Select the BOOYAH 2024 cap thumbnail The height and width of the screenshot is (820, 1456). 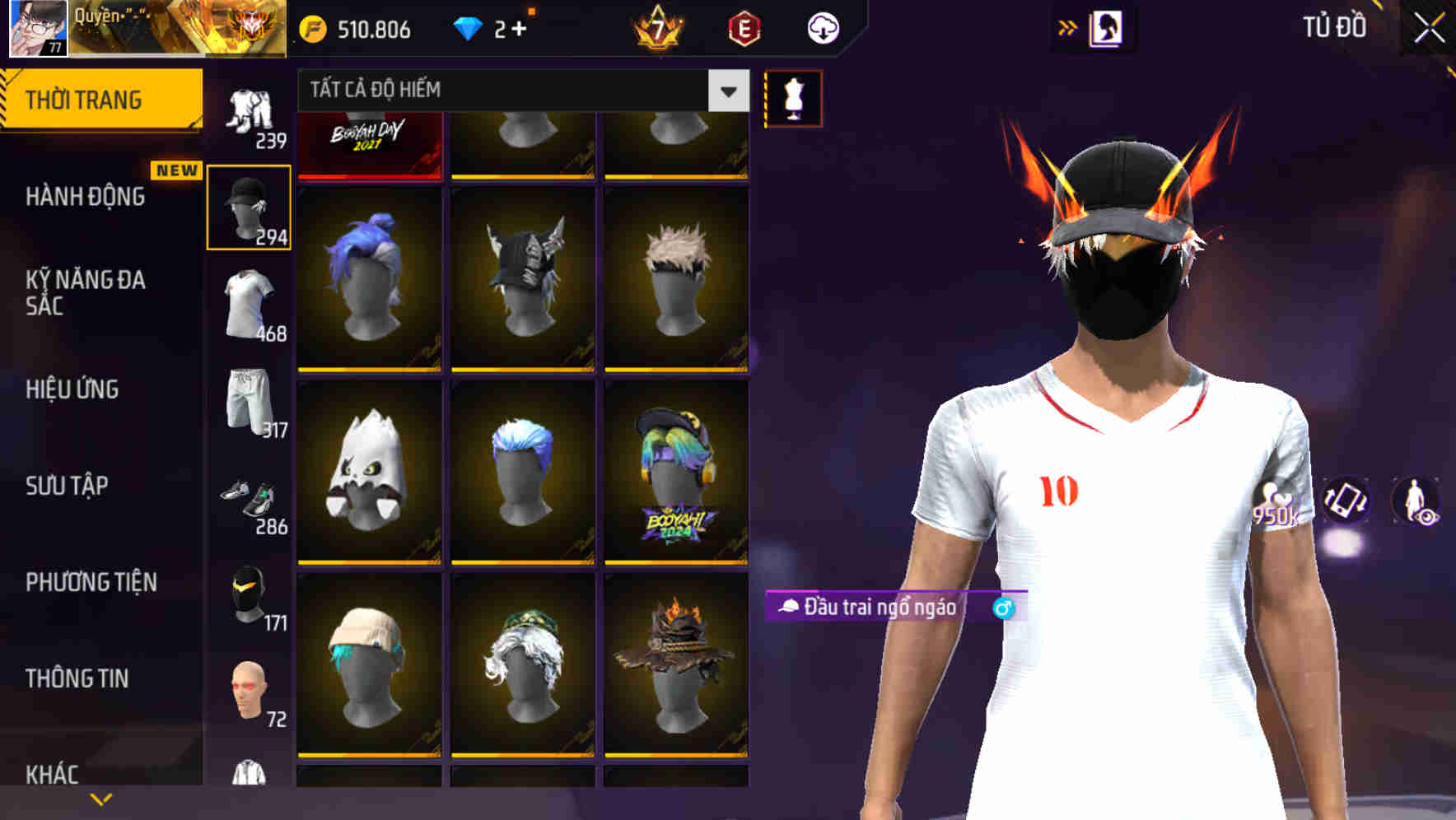[675, 478]
